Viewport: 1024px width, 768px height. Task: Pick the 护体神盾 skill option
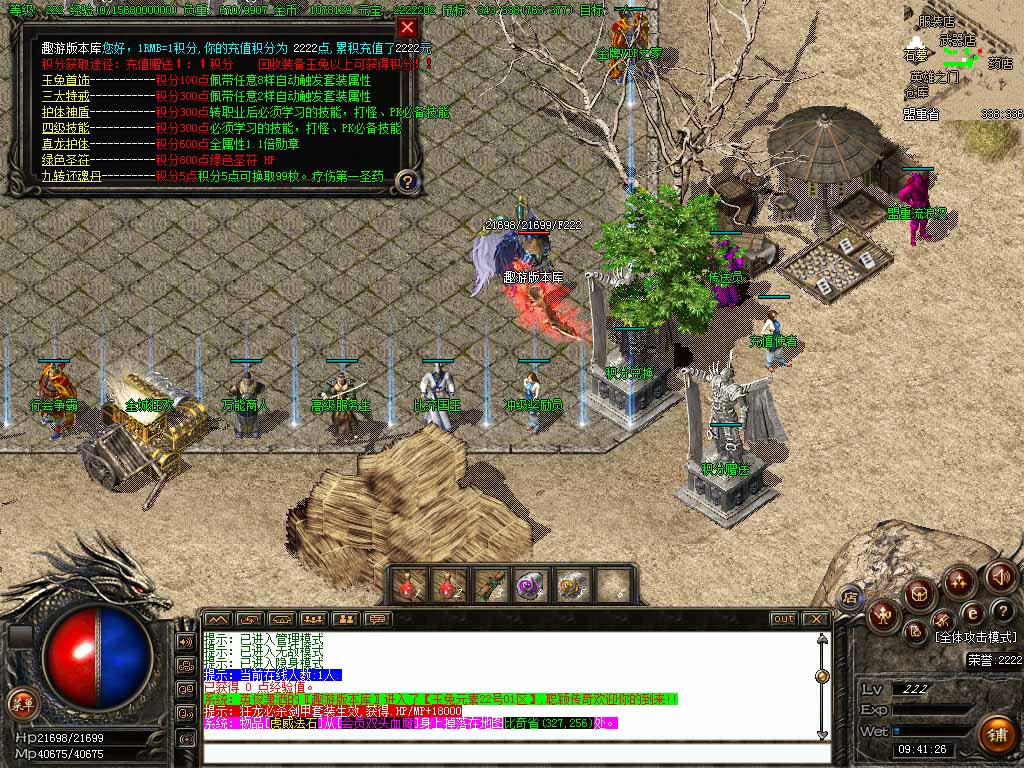[x=66, y=112]
